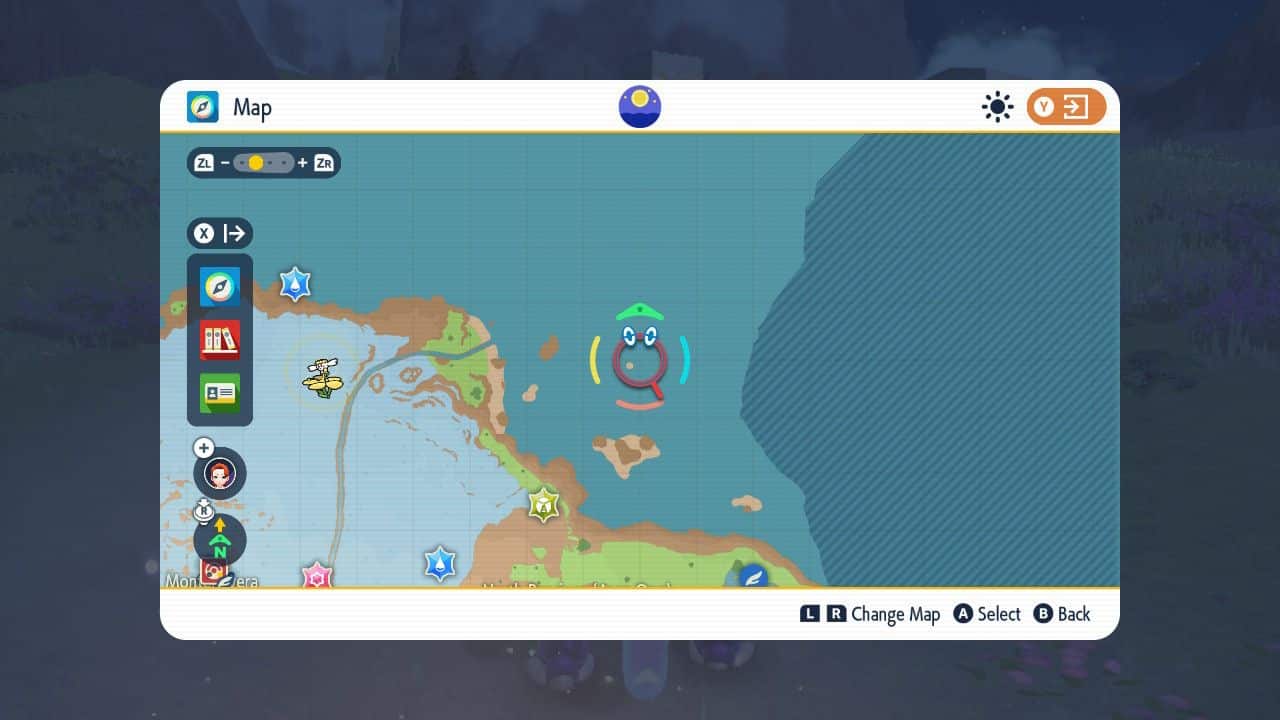This screenshot has height=720, width=1280.
Task: Open the Pokédex red books icon
Action: [220, 340]
